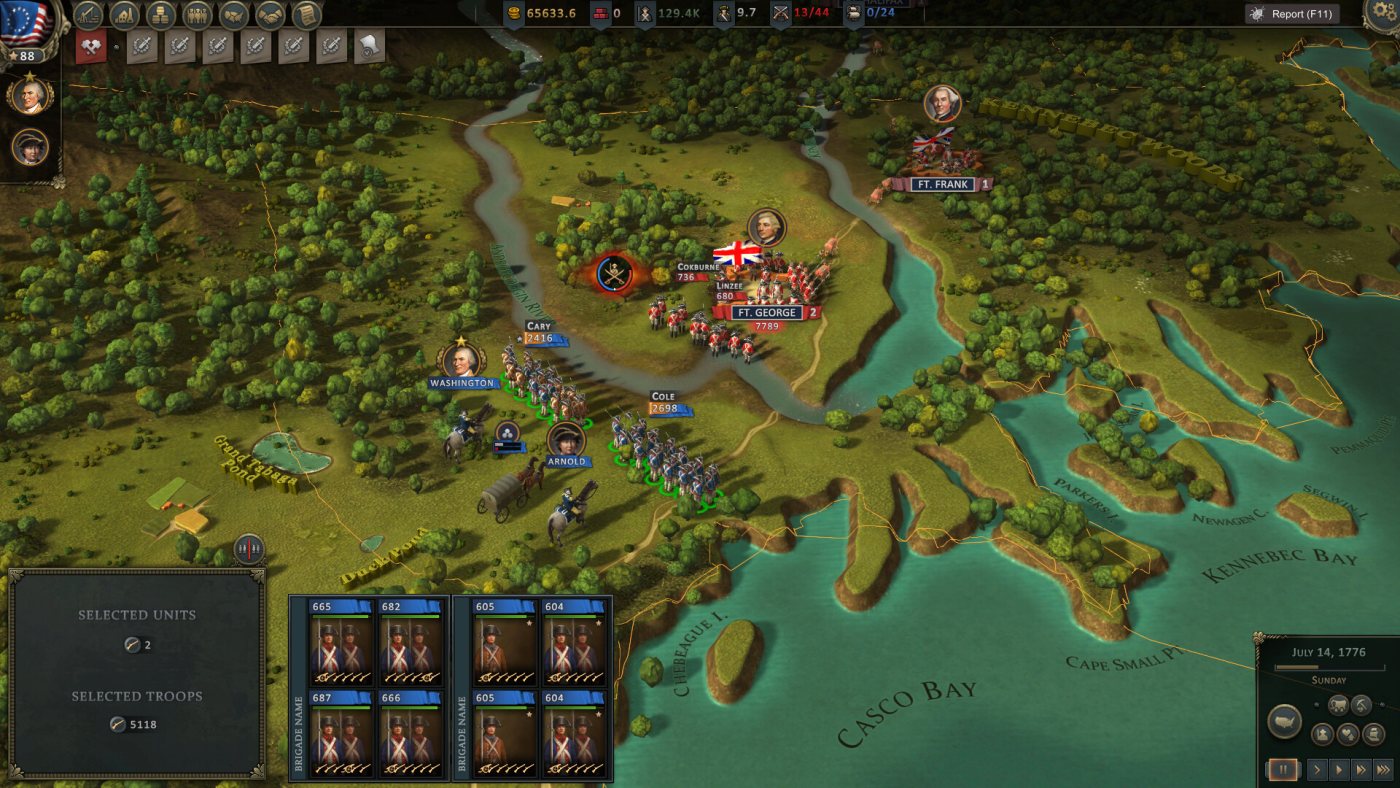This screenshot has height=788, width=1400.
Task: Open the handshake diplomacy menu
Action: click(x=269, y=15)
